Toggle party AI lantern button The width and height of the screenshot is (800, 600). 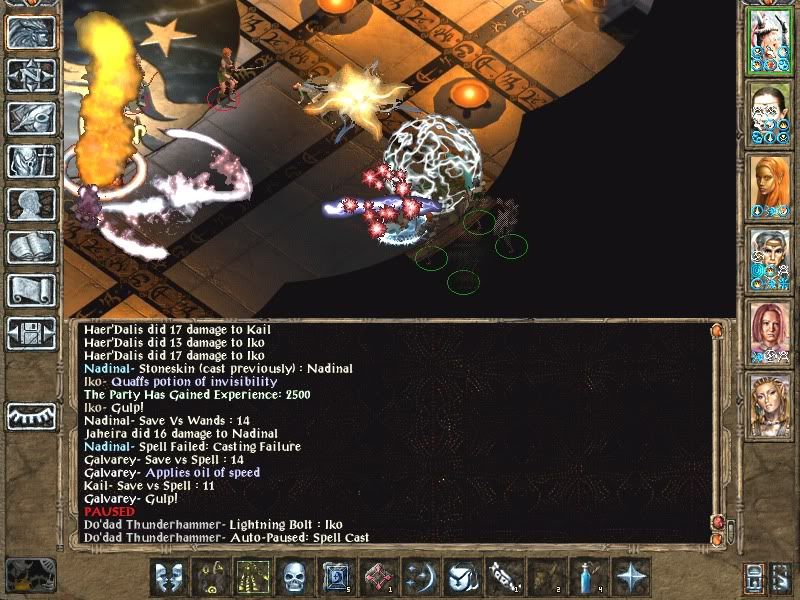[755, 576]
